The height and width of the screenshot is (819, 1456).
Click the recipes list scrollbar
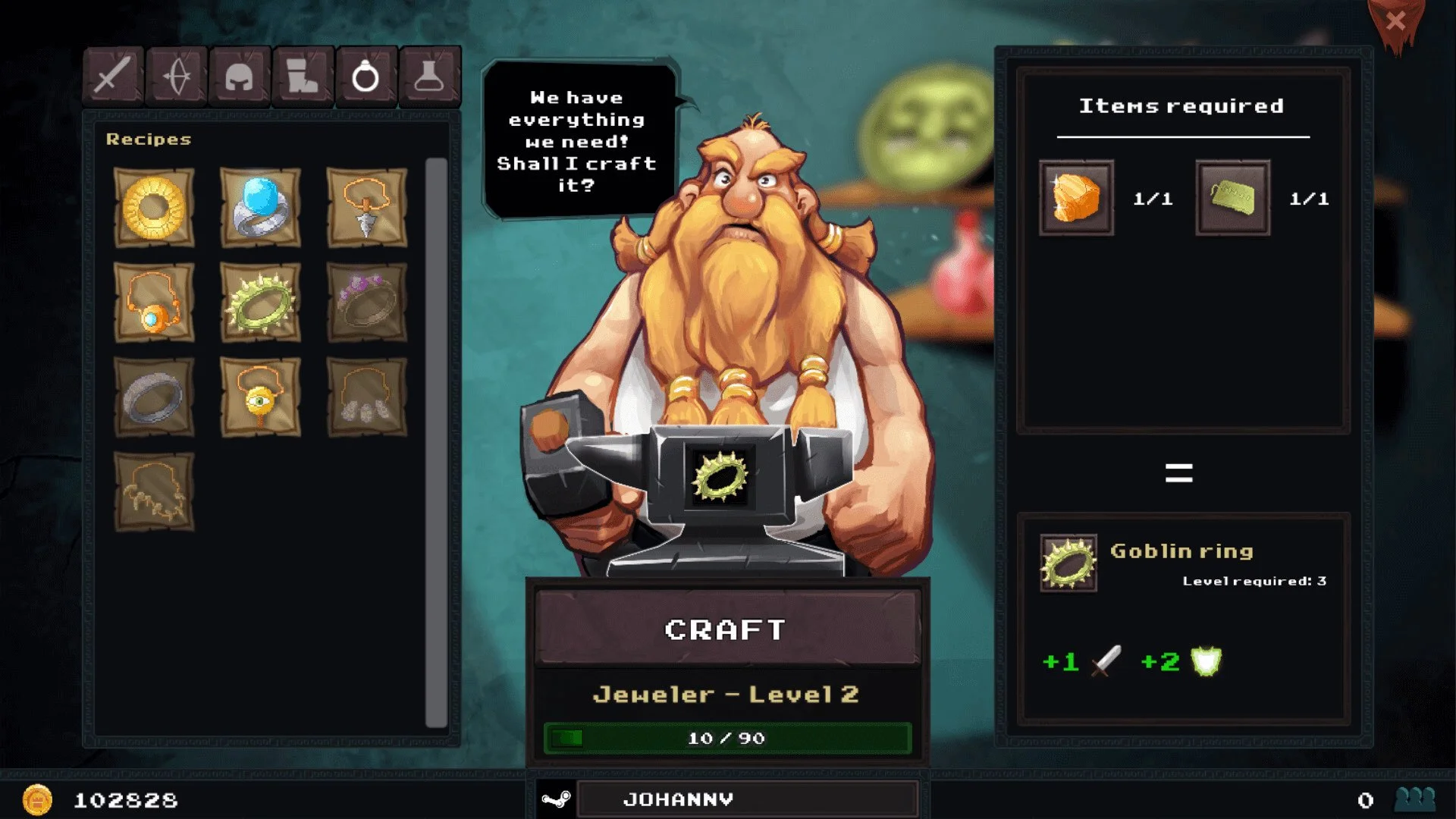point(437,440)
